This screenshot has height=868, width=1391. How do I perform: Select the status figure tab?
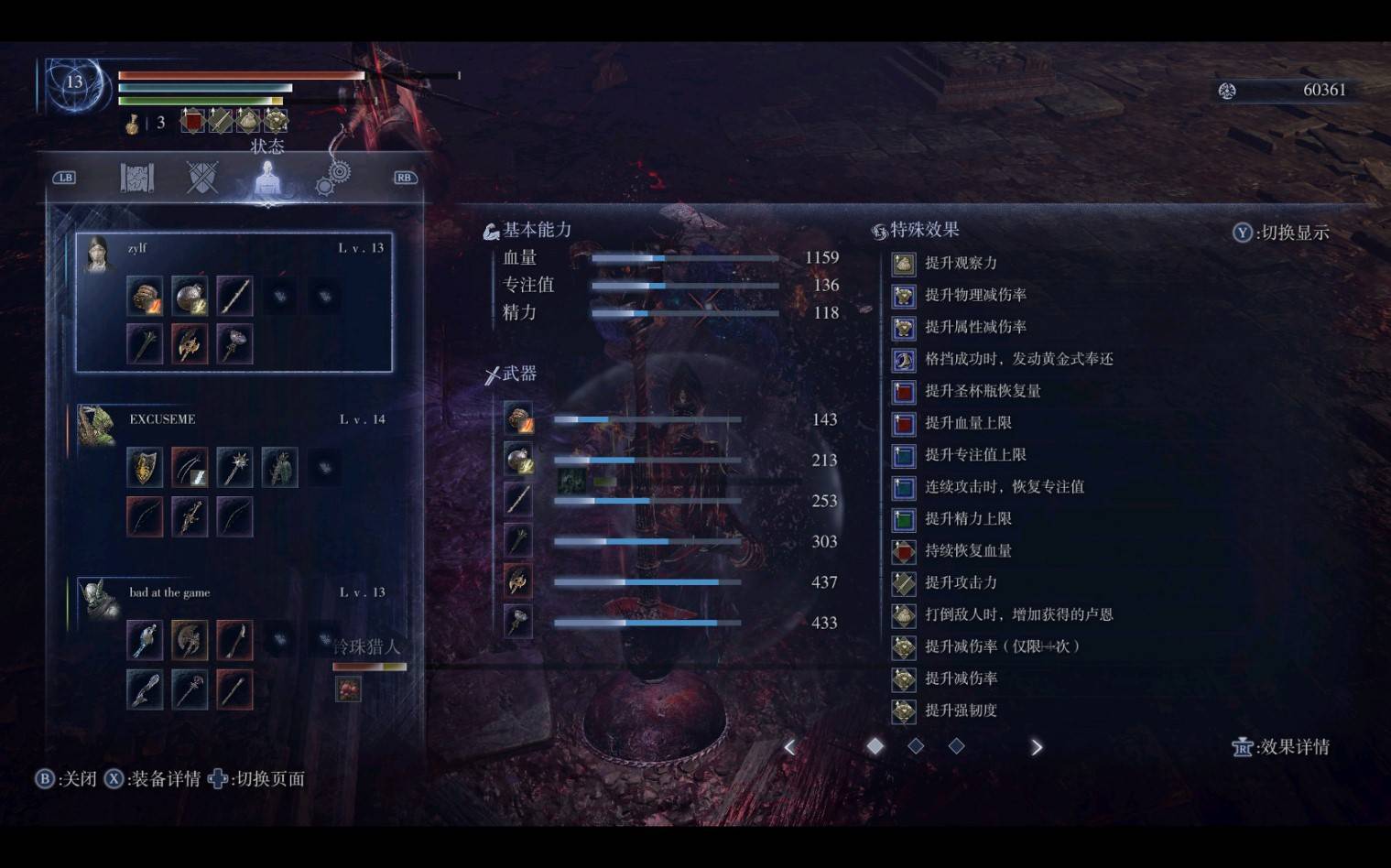(267, 179)
